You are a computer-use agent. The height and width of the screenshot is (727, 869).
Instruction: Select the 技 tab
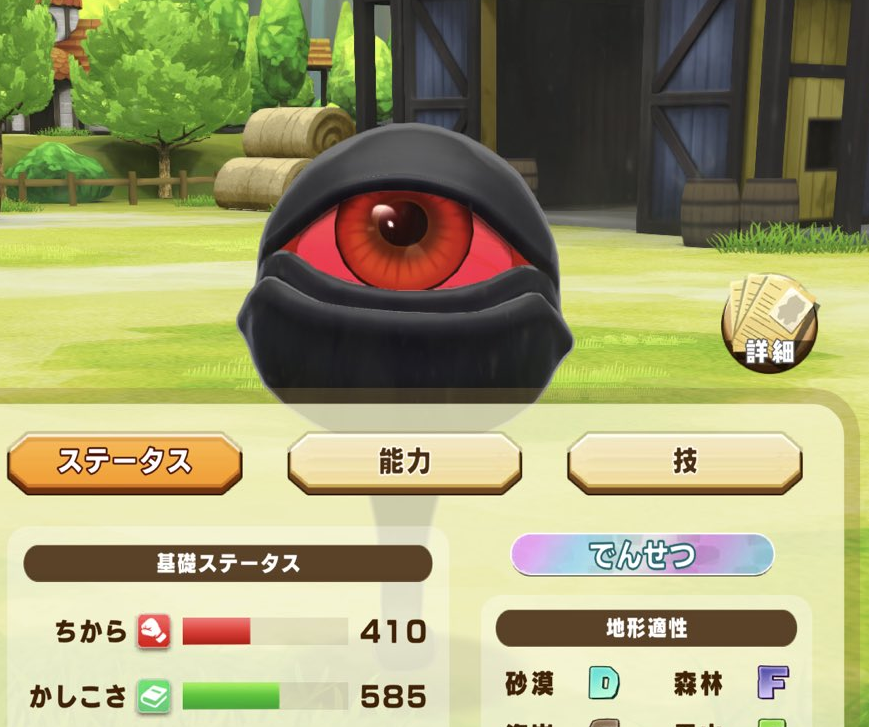[684, 462]
